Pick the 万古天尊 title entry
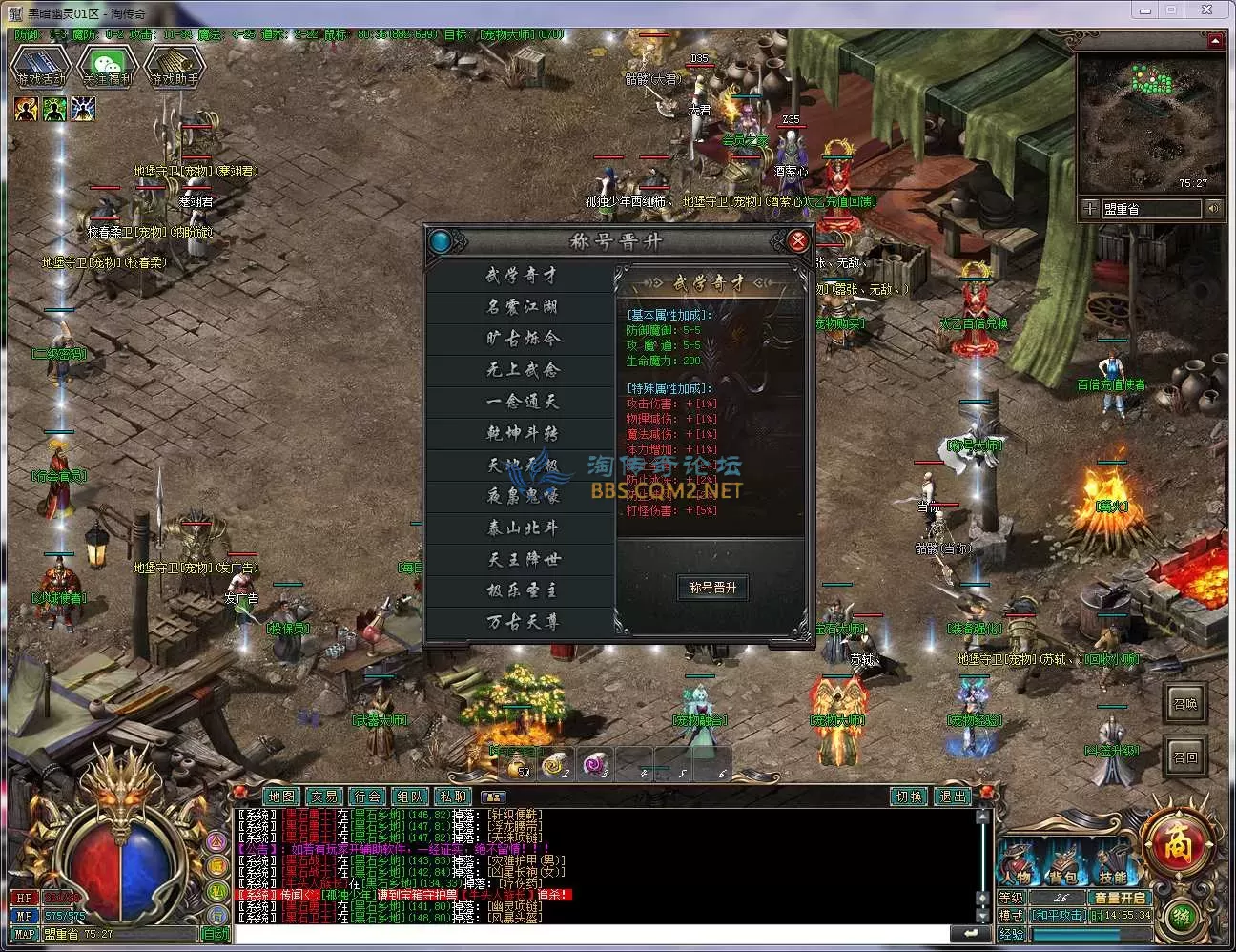 521,622
